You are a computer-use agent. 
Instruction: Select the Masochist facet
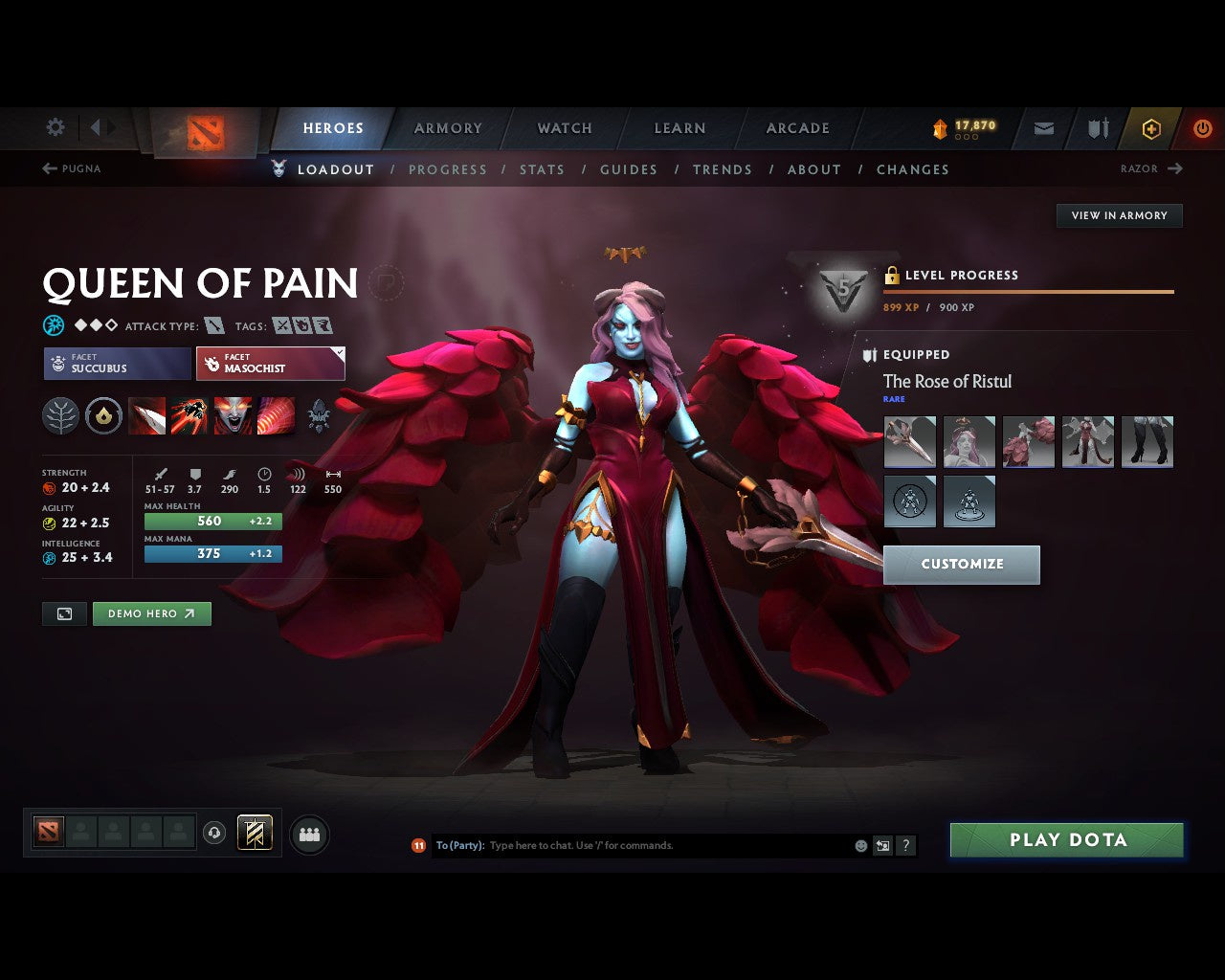271,364
